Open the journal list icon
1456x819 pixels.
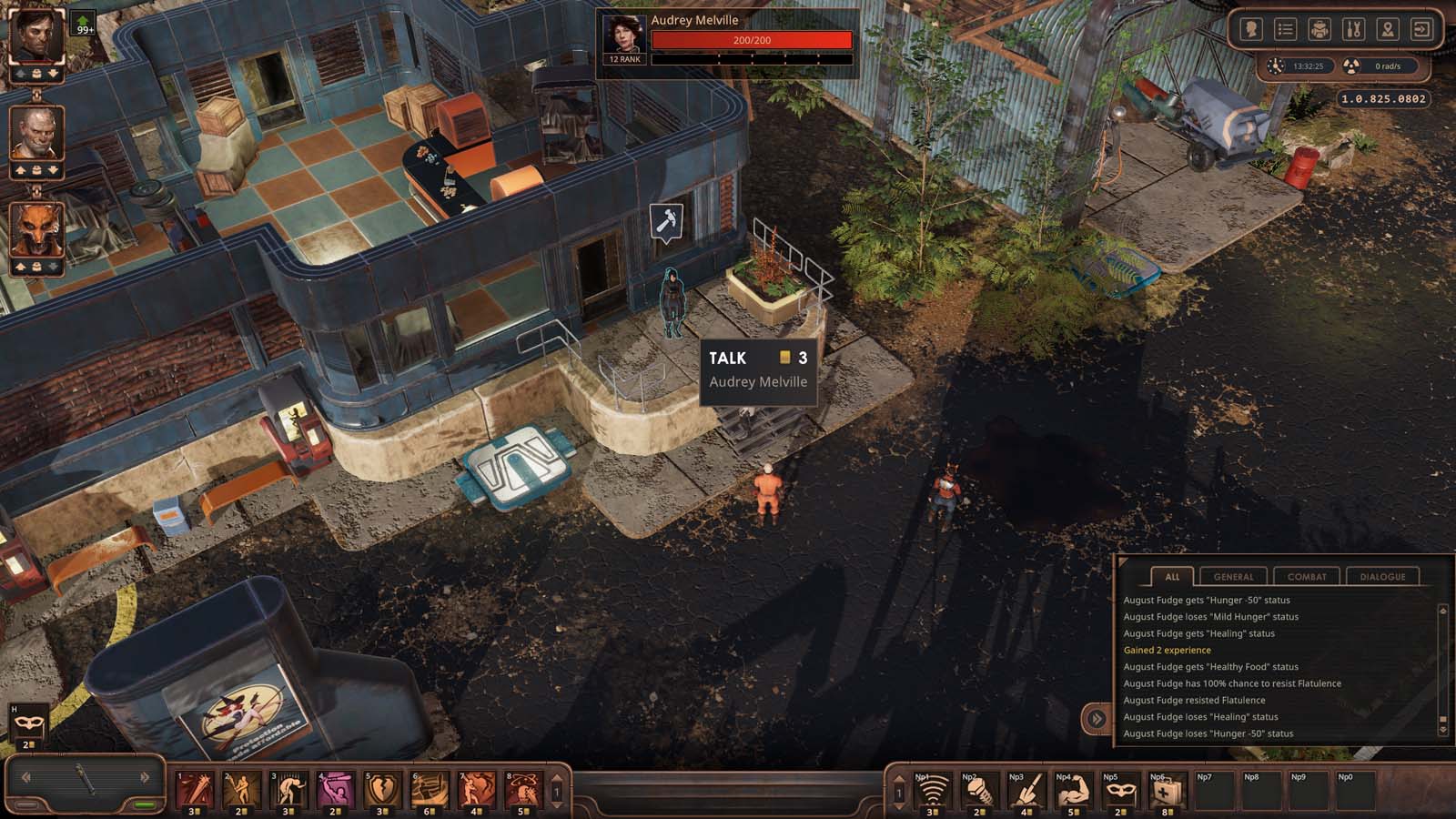pyautogui.click(x=1285, y=30)
